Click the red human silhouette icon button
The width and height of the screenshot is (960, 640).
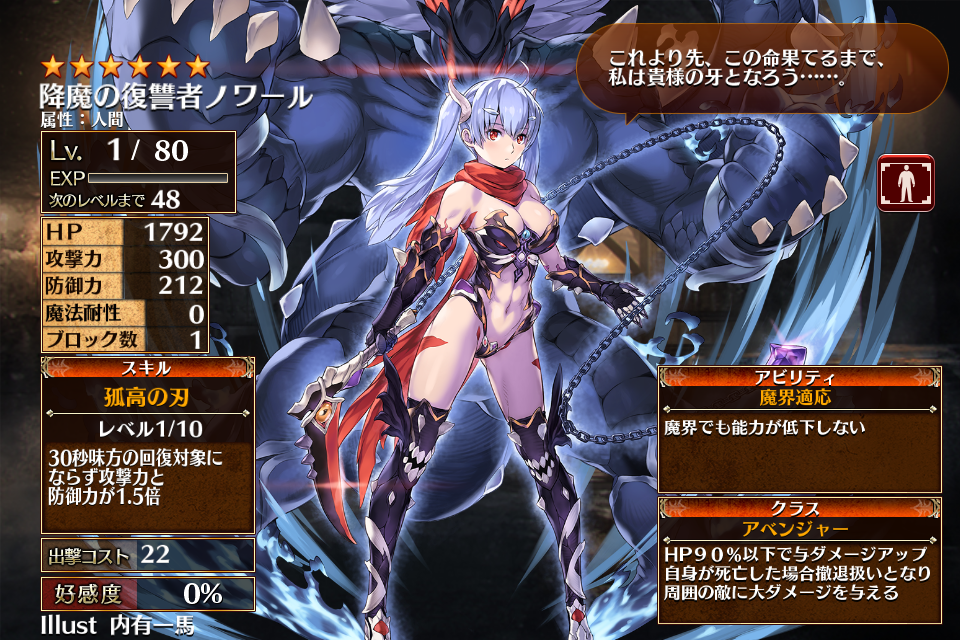tap(905, 183)
